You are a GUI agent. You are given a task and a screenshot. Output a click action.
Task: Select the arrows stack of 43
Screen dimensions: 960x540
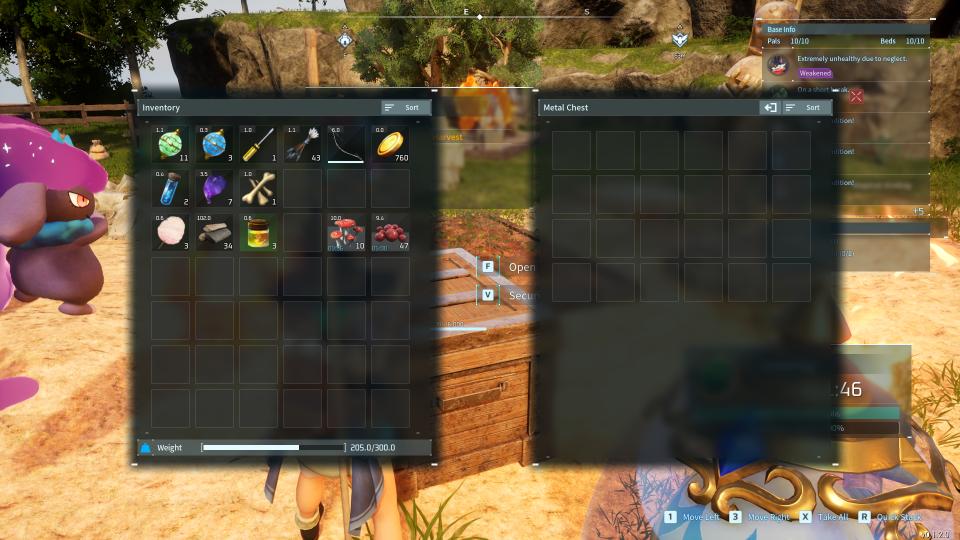tap(303, 144)
